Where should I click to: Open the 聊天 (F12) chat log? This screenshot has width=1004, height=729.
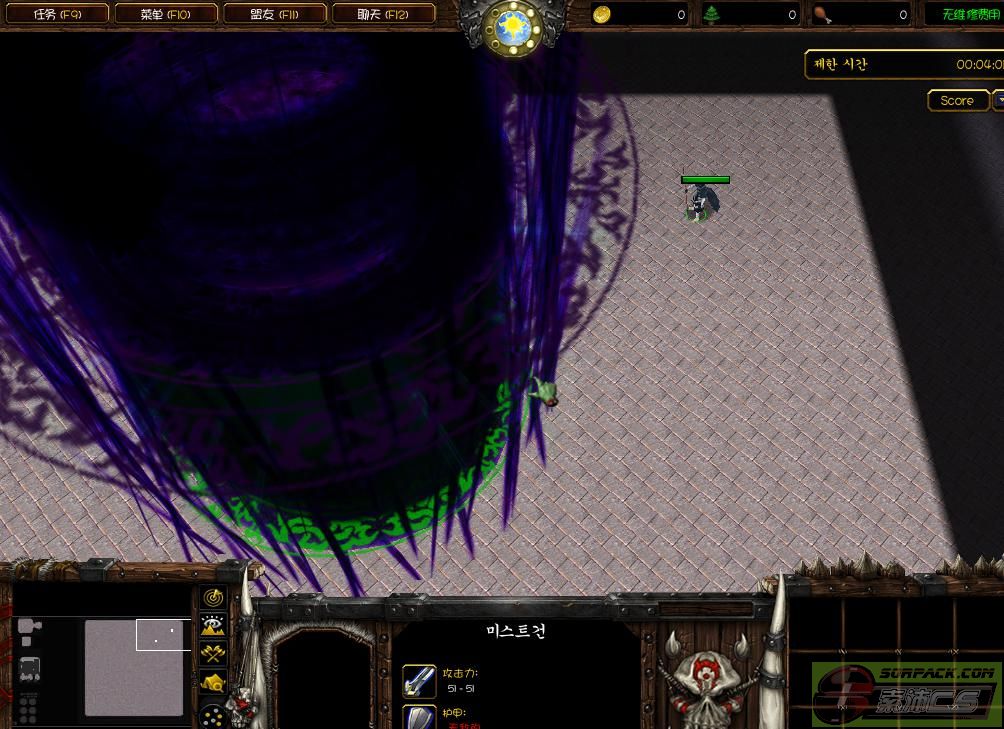click(383, 14)
